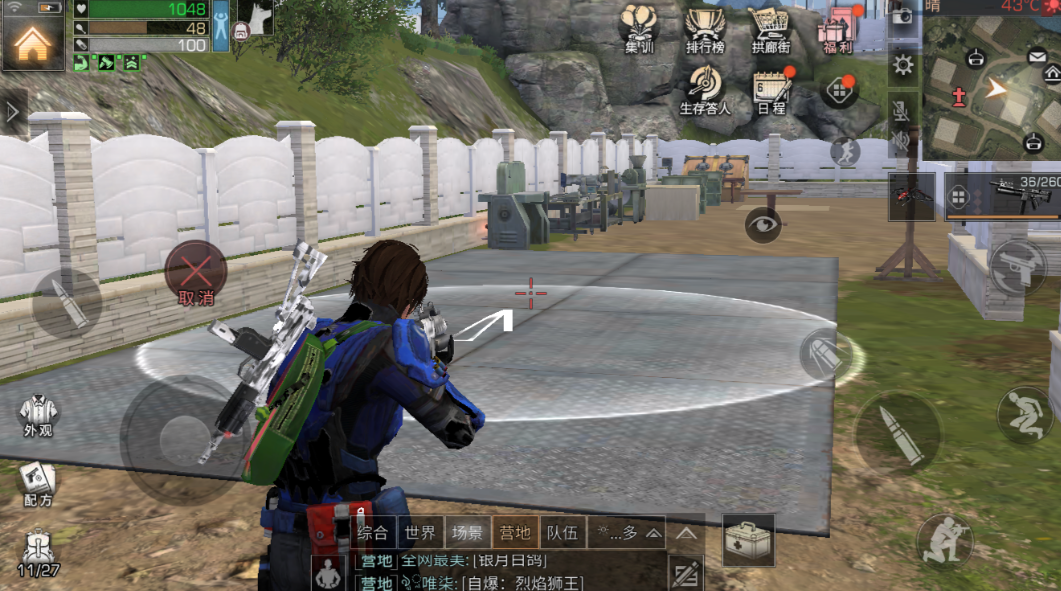Use the medkit box item
Screen dimensions: 1061x591
pyautogui.click(x=748, y=540)
